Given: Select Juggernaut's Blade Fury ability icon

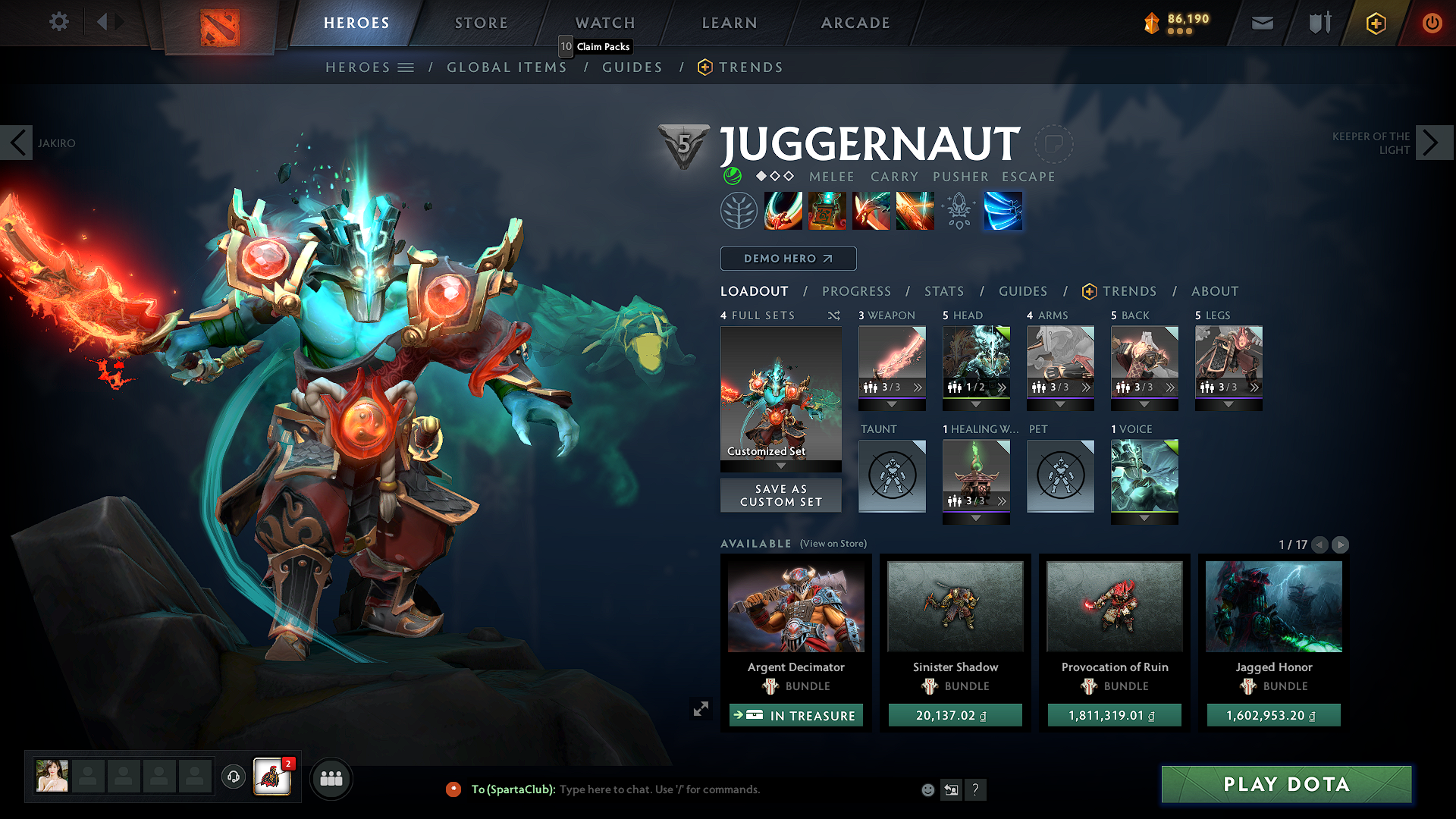Looking at the screenshot, I should tap(783, 211).
